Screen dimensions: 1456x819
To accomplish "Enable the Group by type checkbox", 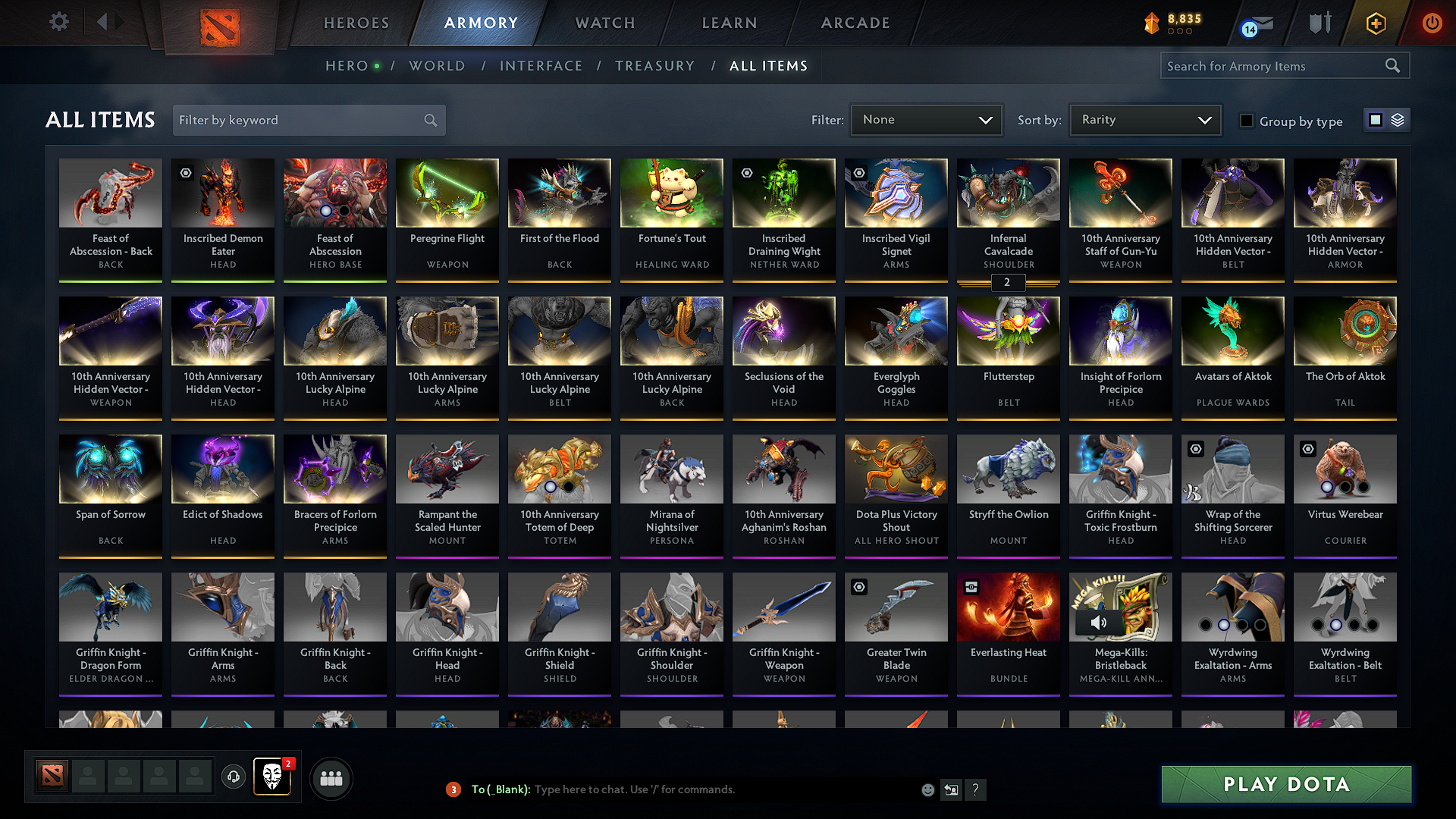I will (x=1247, y=121).
